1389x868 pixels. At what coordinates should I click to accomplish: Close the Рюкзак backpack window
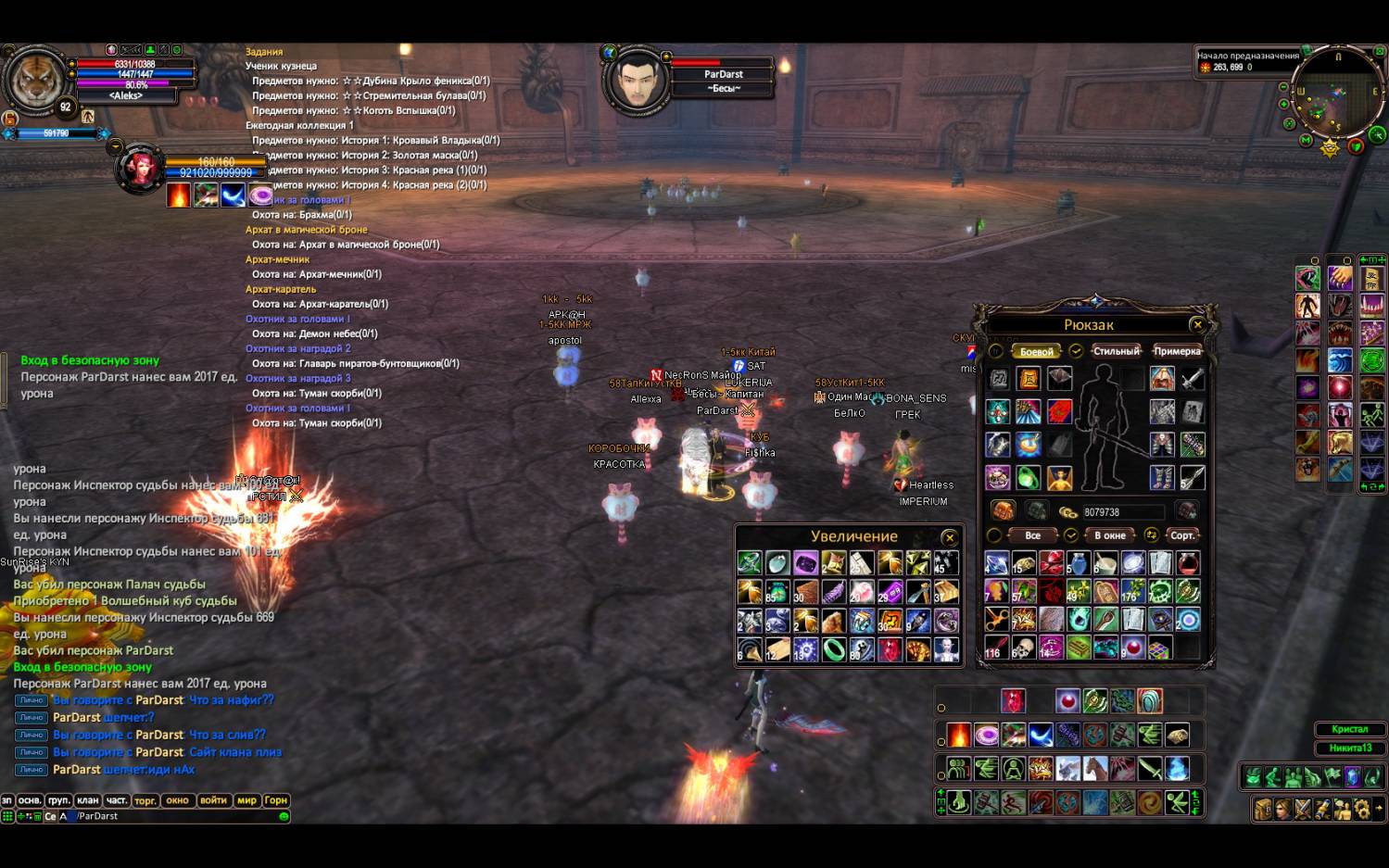[x=1197, y=324]
